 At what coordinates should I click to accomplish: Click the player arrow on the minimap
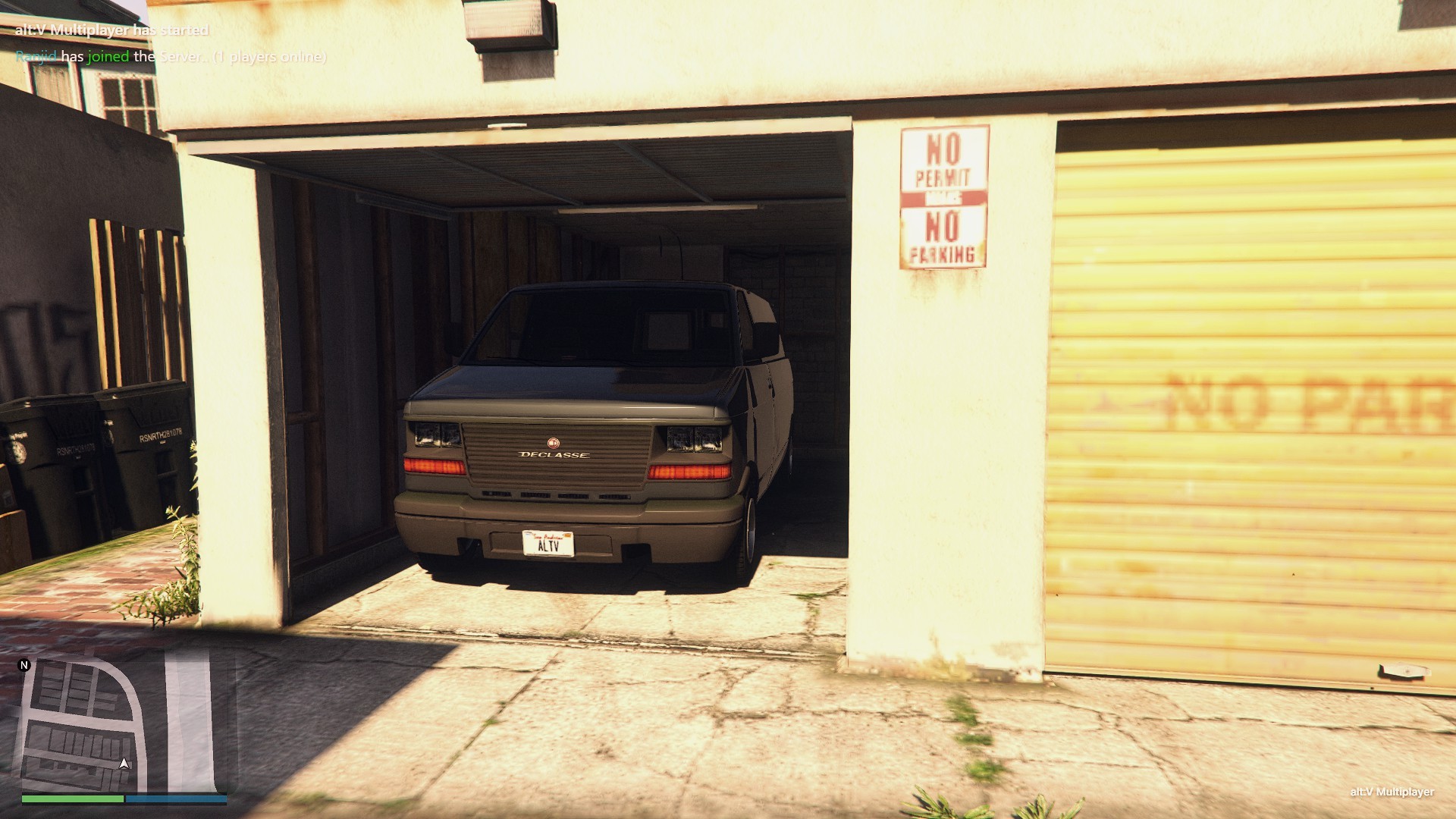click(x=124, y=763)
